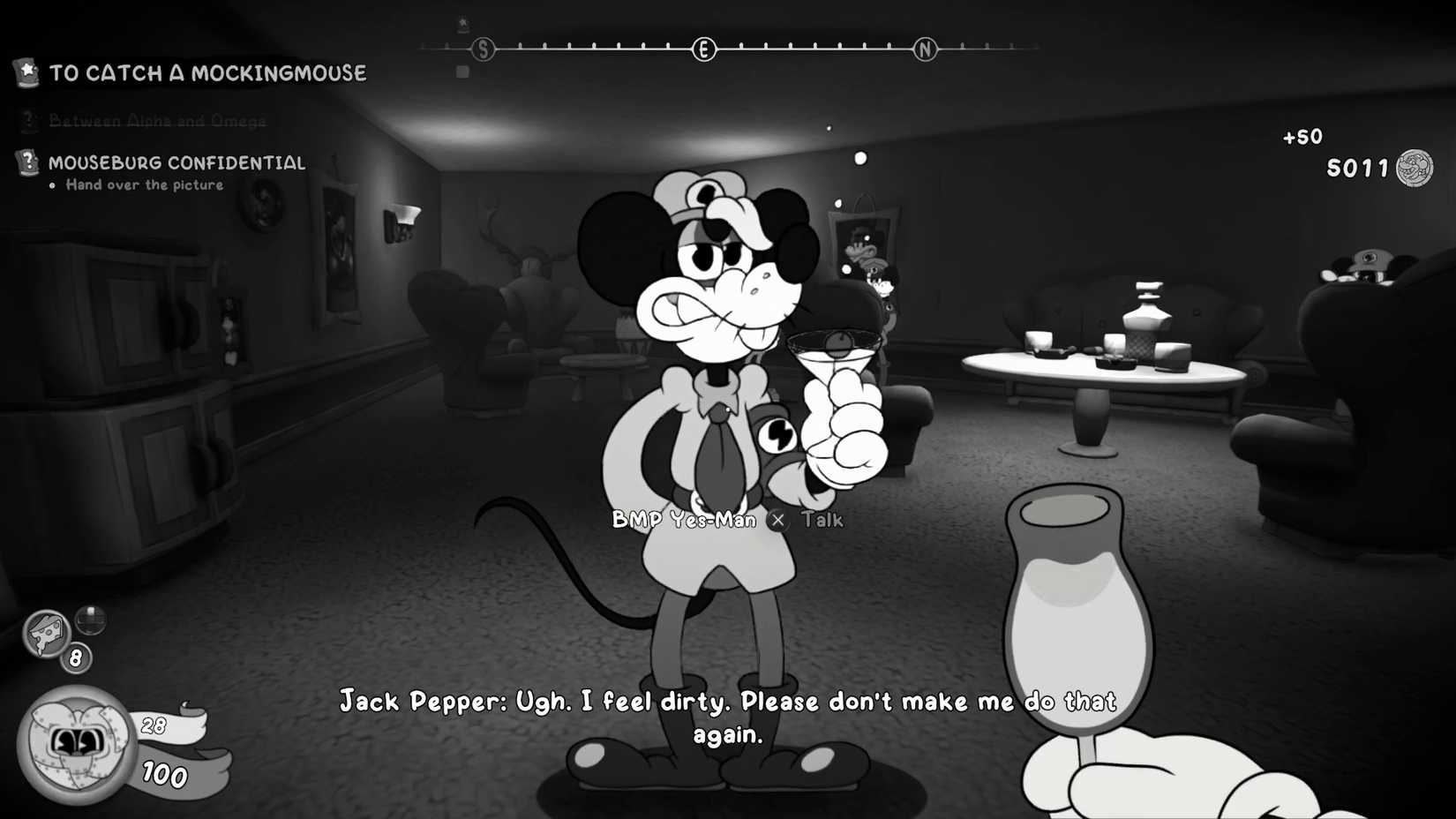Collapse the ammo counter showing 8

pyautogui.click(x=75, y=657)
